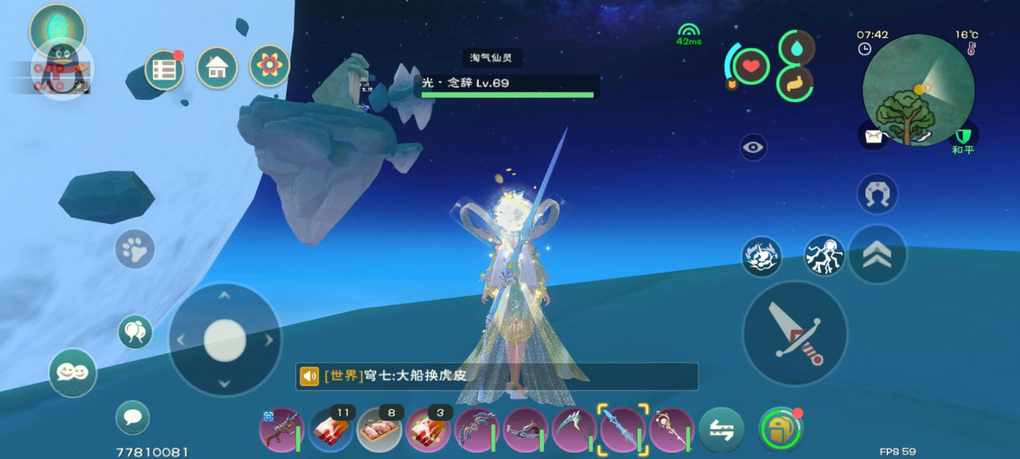The height and width of the screenshot is (459, 1020).
Task: Toggle the peace mode shield
Action: 963,137
